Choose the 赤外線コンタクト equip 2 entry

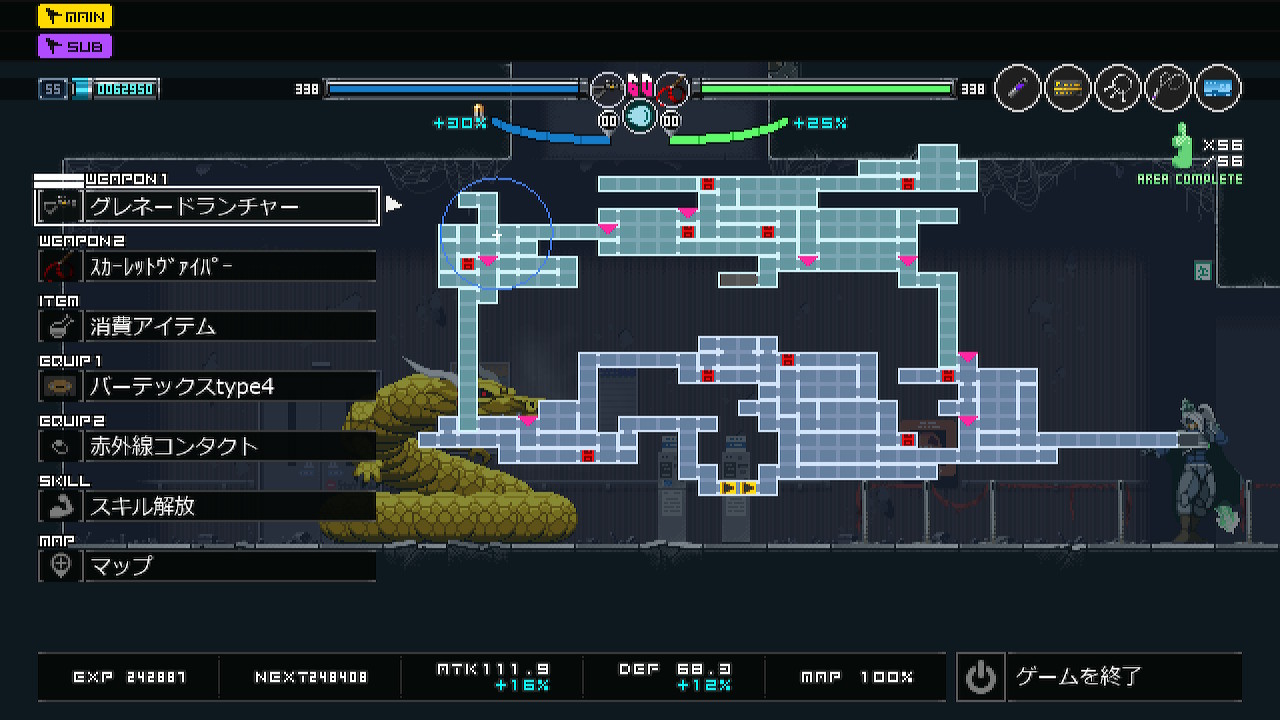[207, 446]
